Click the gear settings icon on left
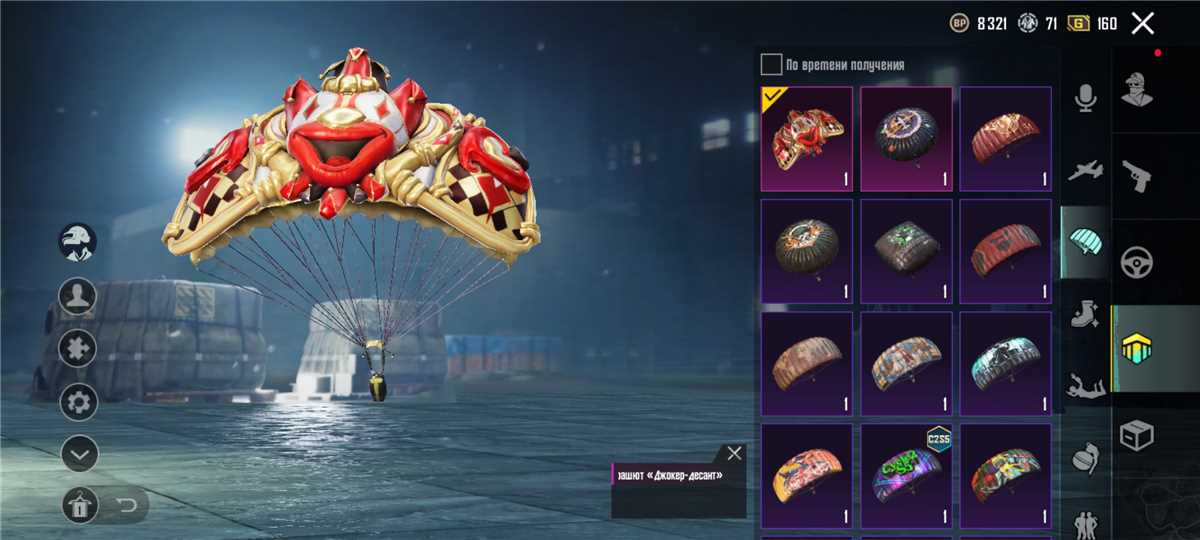Screen dimensions: 1200x540 [79, 402]
